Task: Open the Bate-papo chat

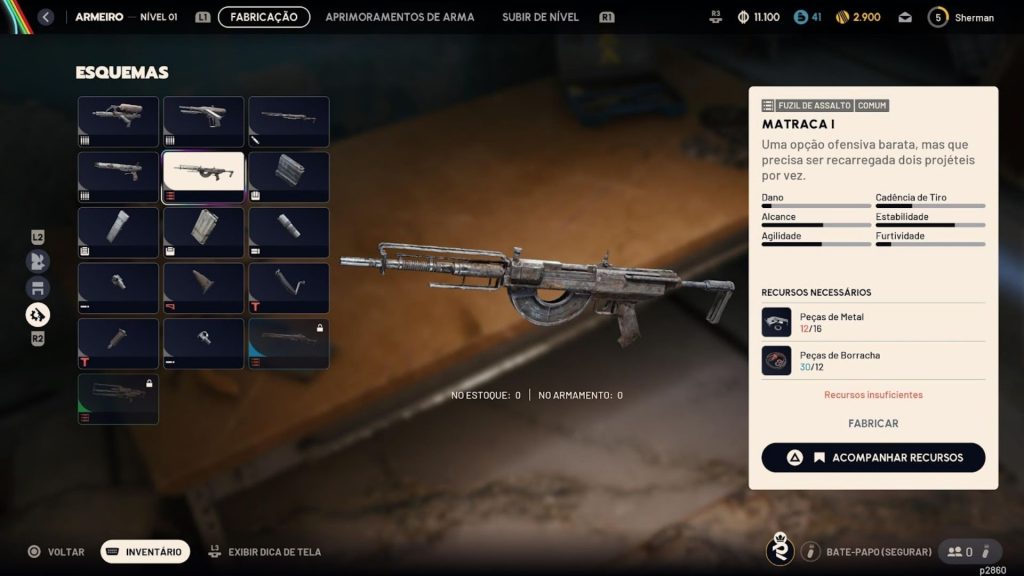Action: pos(867,552)
